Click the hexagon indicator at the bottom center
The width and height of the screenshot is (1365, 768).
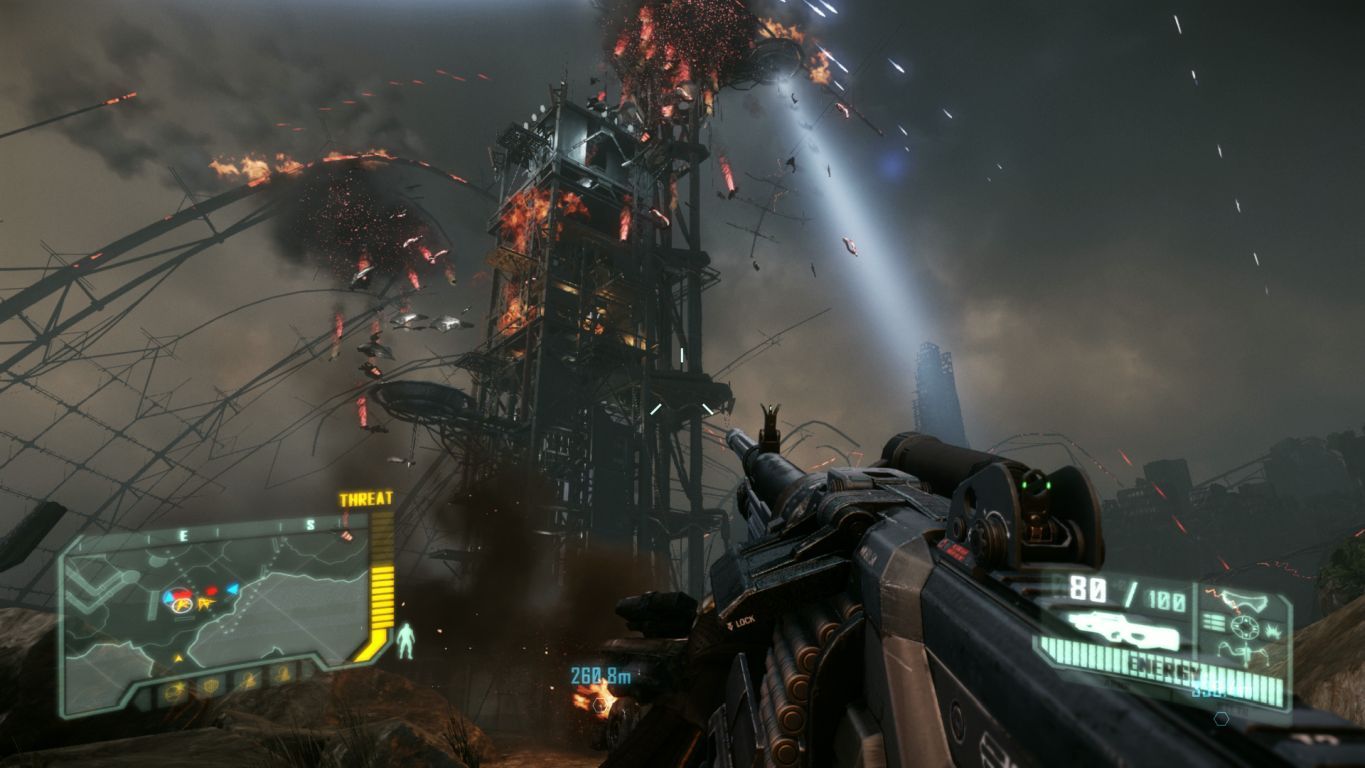[1222, 718]
